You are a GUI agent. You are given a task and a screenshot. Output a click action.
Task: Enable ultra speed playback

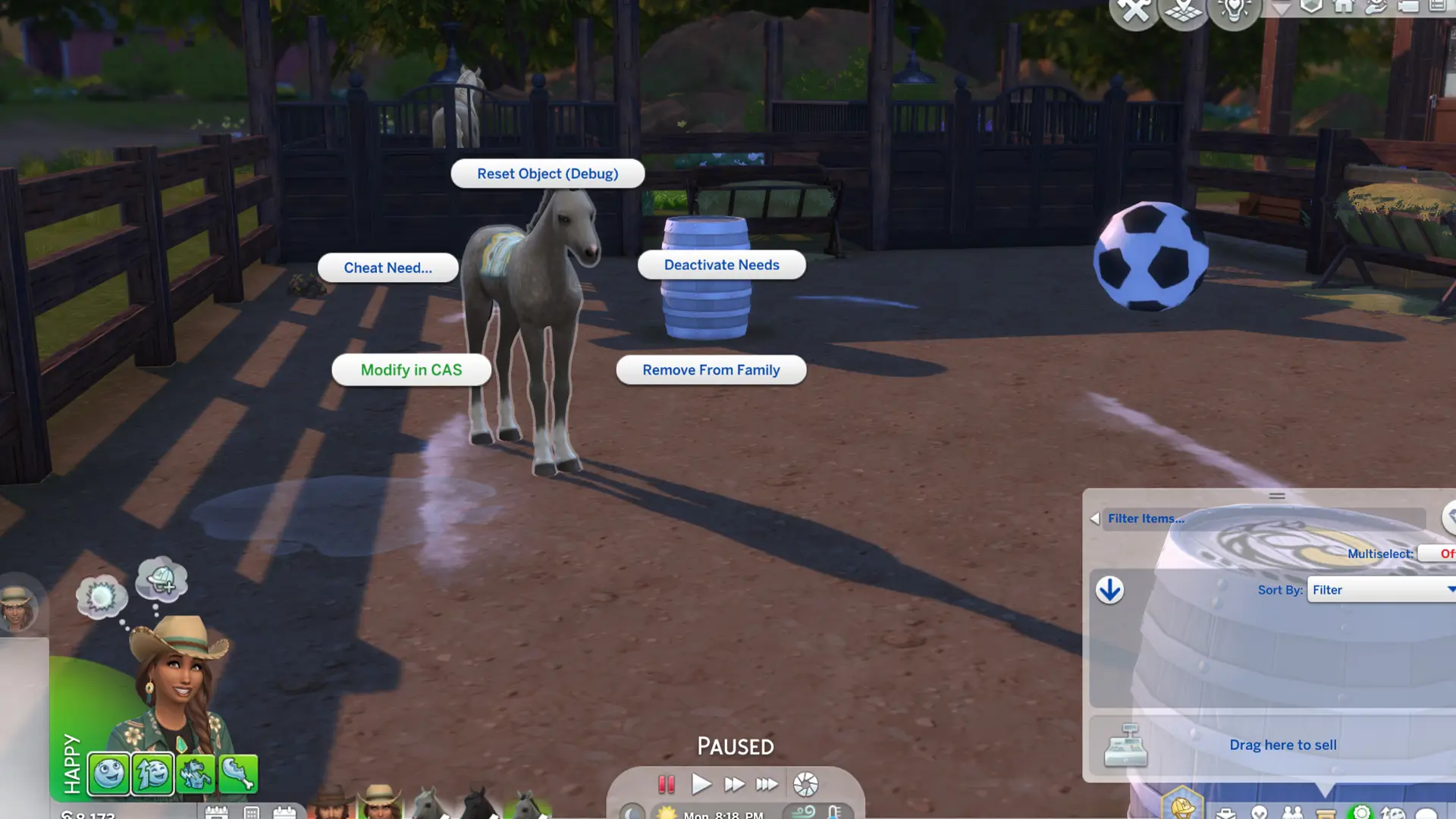(767, 785)
